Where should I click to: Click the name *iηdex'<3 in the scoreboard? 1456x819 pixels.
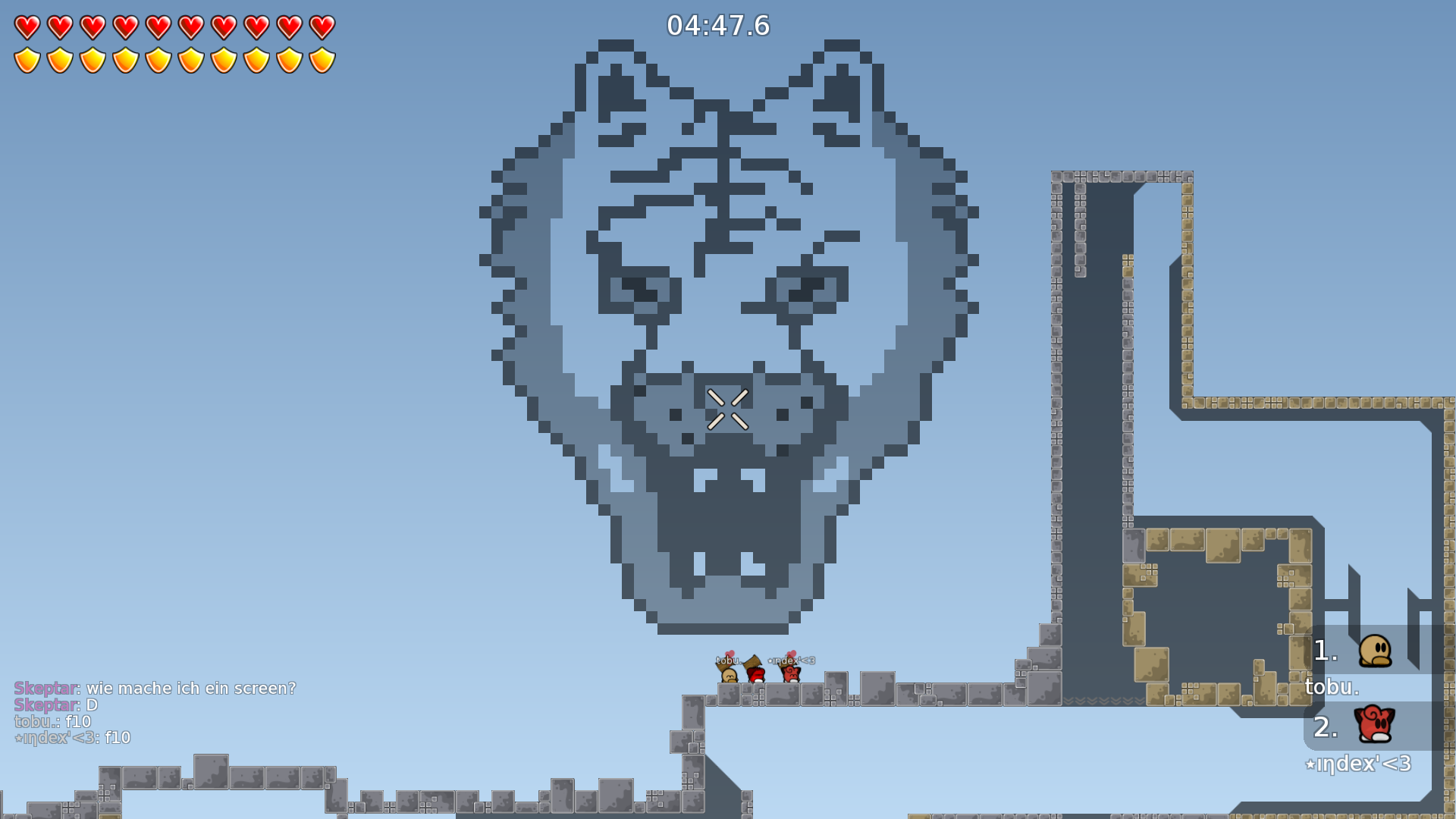pos(1357,764)
